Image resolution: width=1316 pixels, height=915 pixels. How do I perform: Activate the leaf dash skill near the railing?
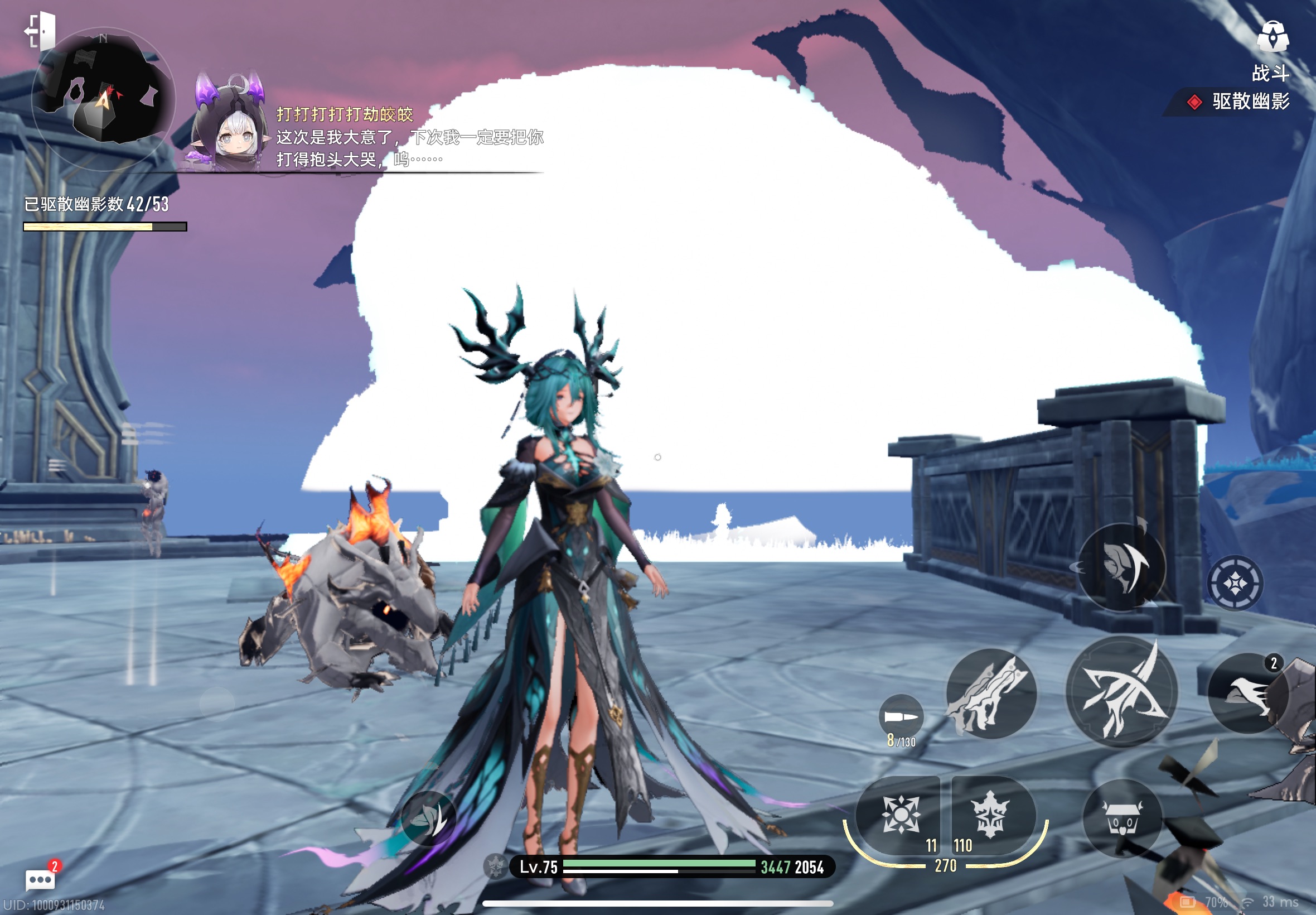pos(1121,567)
